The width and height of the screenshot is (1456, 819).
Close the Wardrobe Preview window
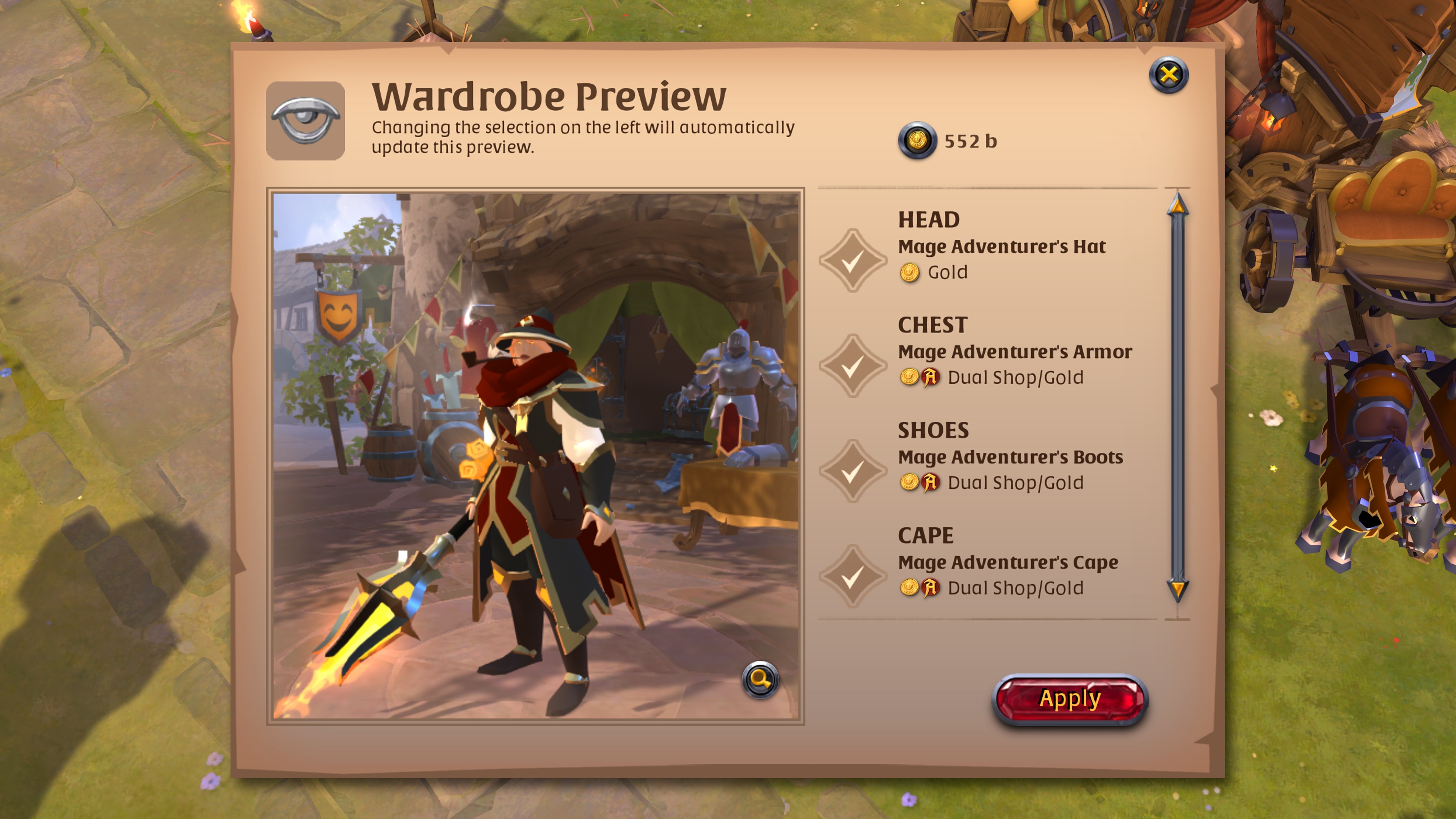click(1168, 75)
